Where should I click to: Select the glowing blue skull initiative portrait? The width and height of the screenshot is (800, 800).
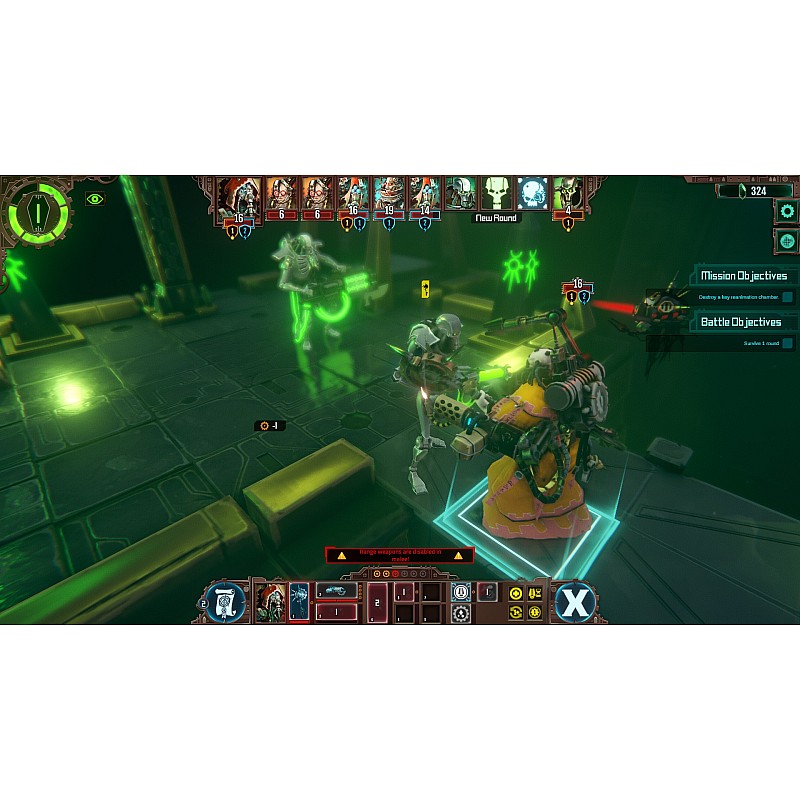coord(531,194)
